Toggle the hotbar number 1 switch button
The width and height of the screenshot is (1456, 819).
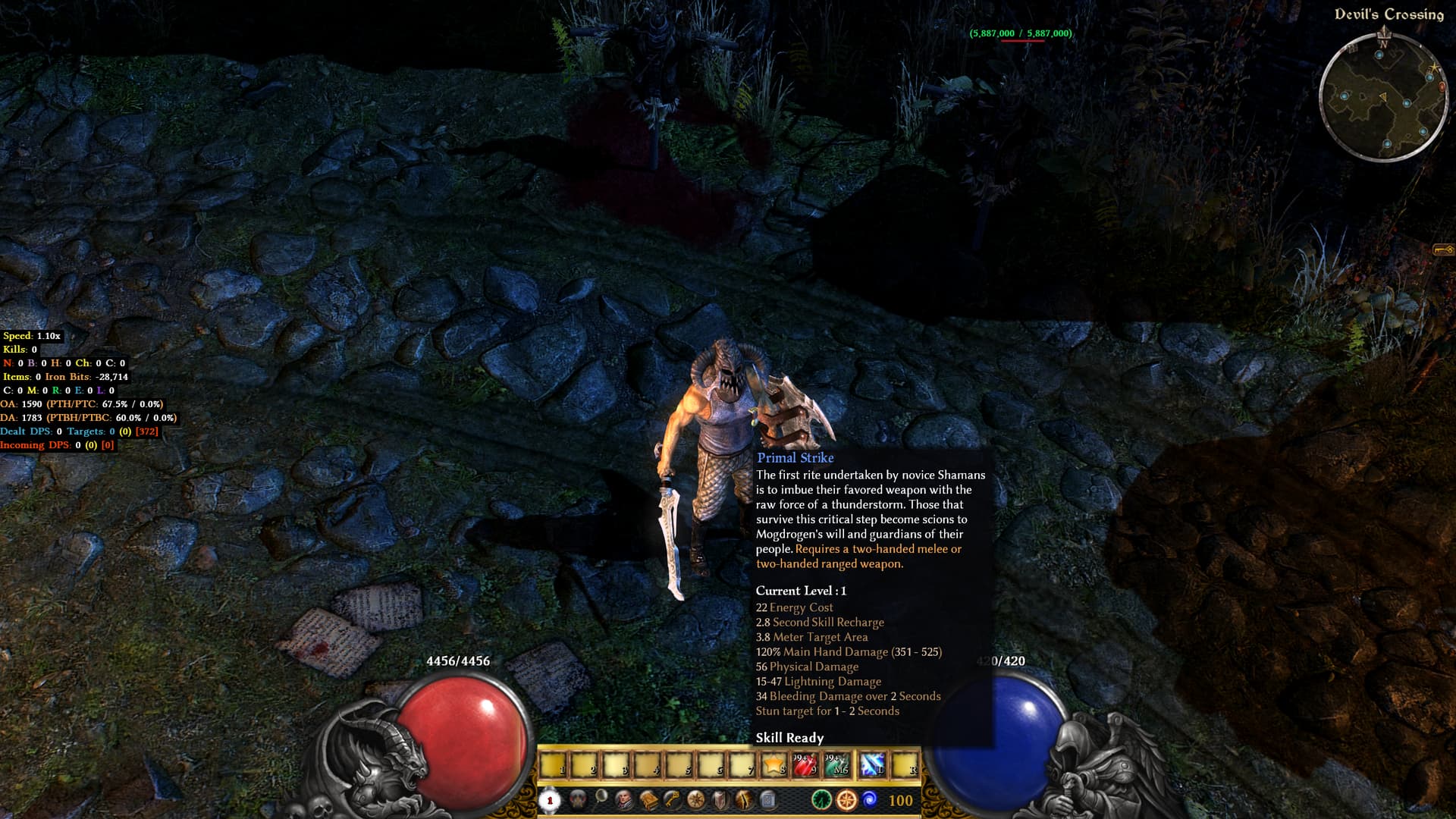(550, 800)
